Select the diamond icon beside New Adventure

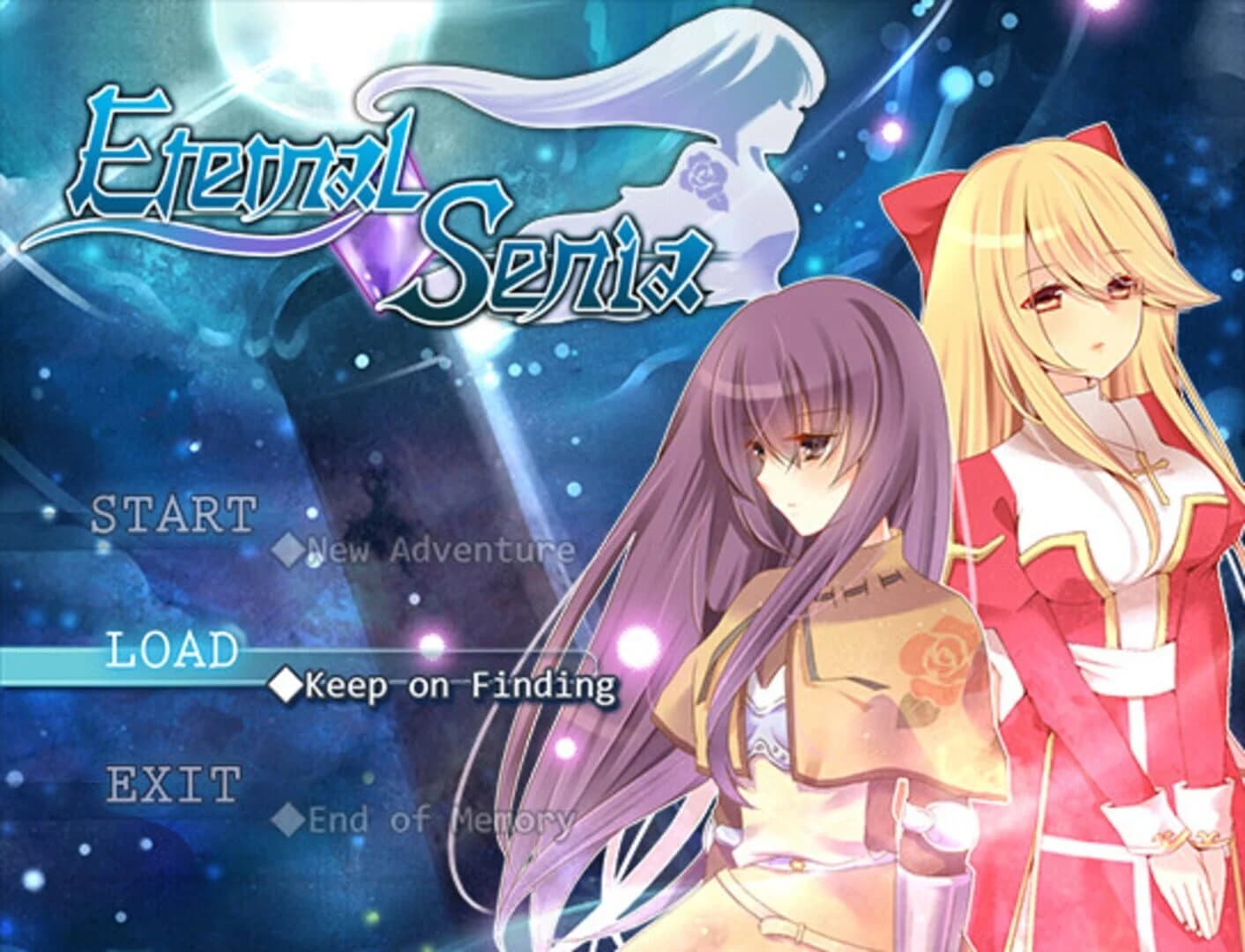click(288, 547)
